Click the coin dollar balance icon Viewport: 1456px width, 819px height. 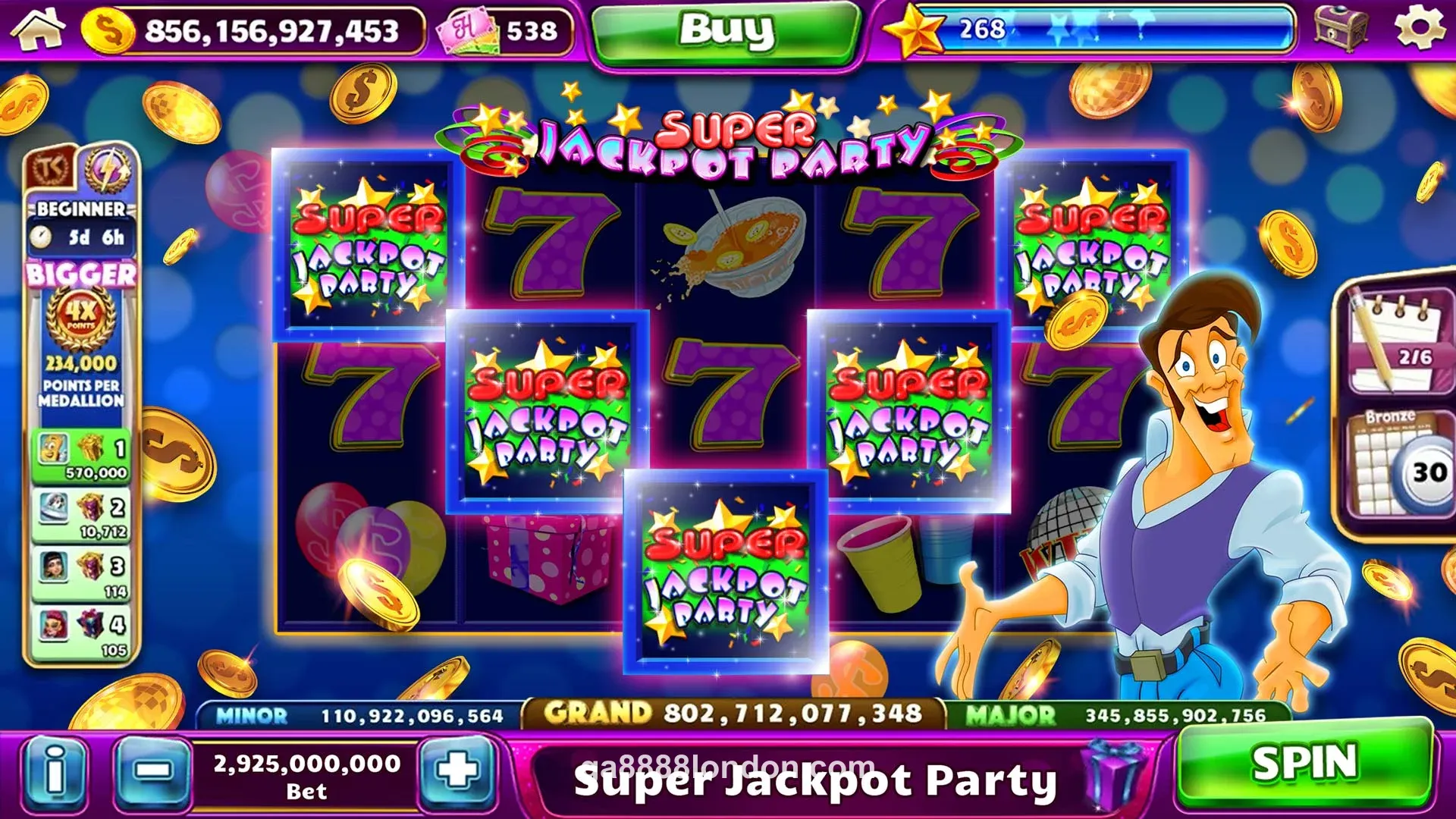click(106, 32)
